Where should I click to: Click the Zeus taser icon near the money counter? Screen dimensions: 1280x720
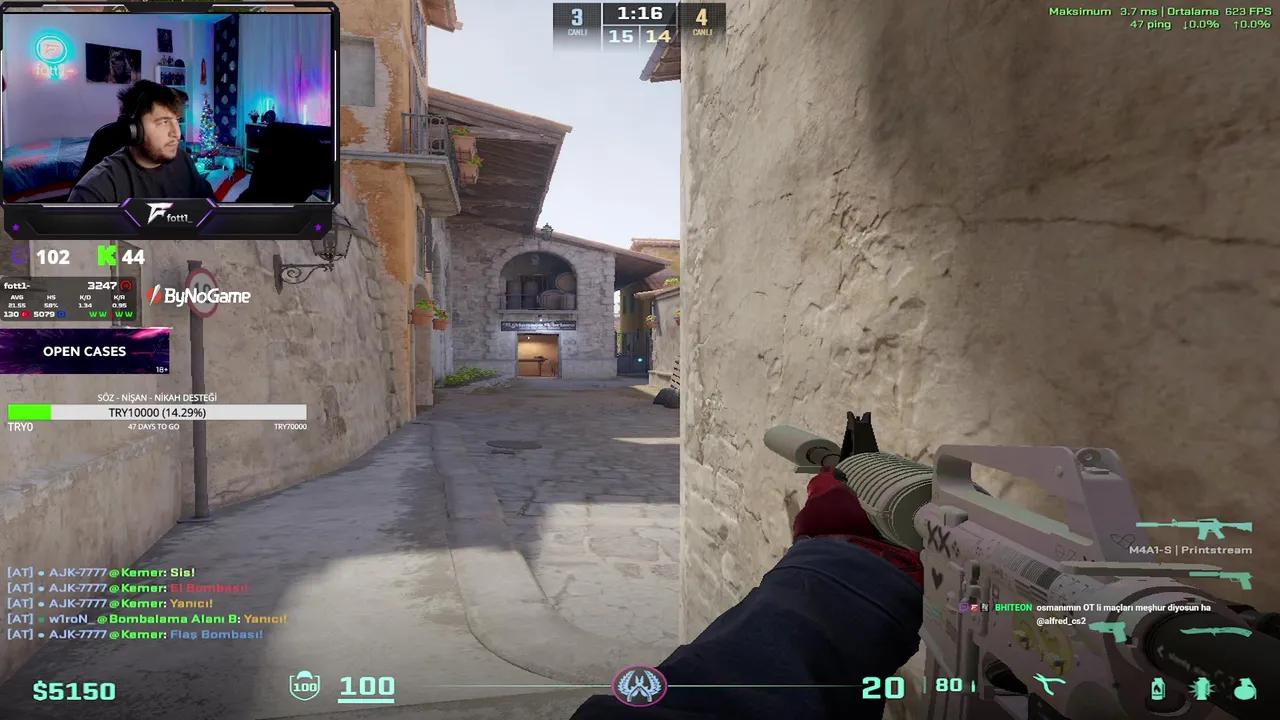[1048, 683]
